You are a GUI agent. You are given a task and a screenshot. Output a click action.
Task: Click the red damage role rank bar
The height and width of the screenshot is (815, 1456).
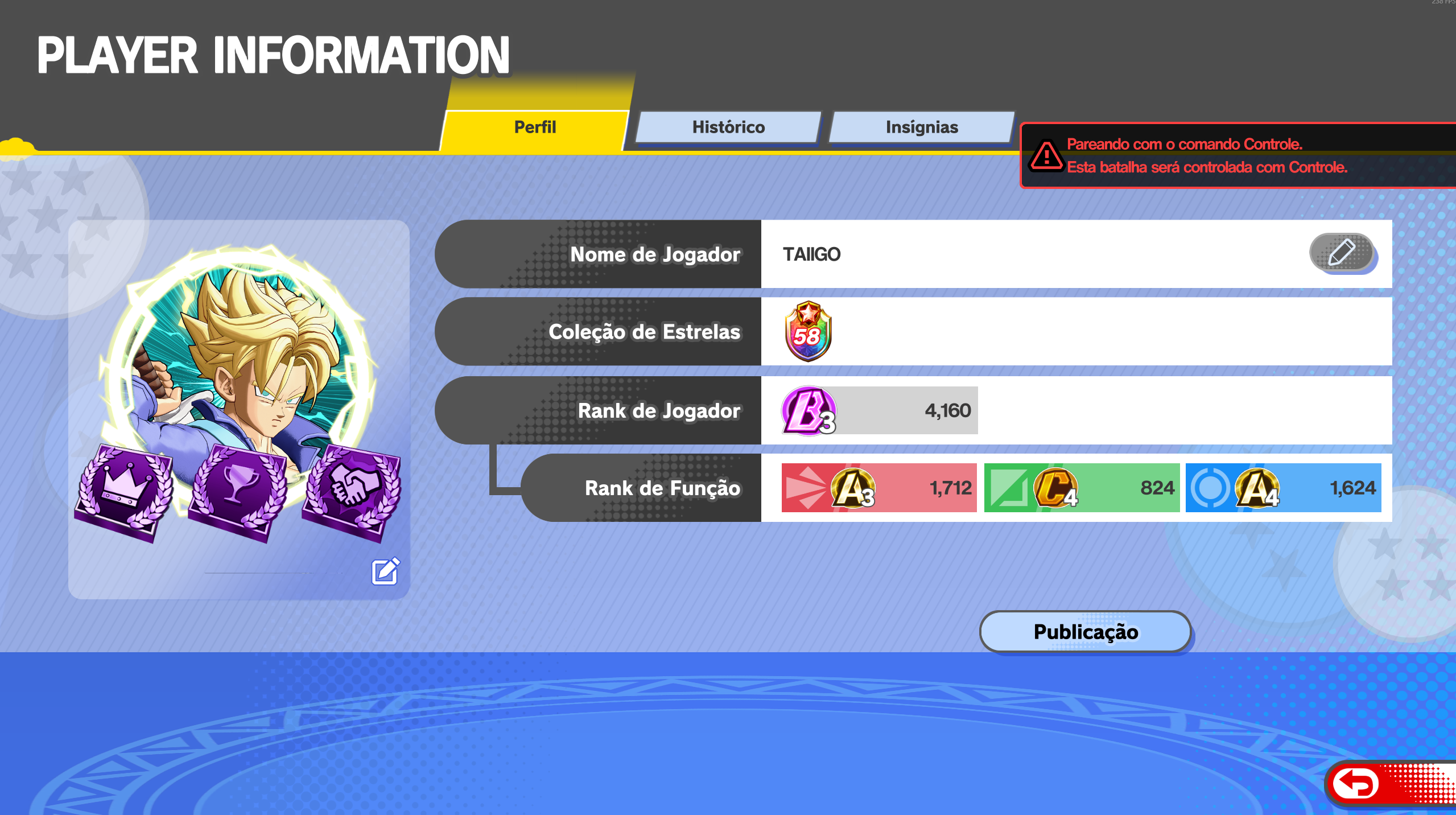click(879, 488)
